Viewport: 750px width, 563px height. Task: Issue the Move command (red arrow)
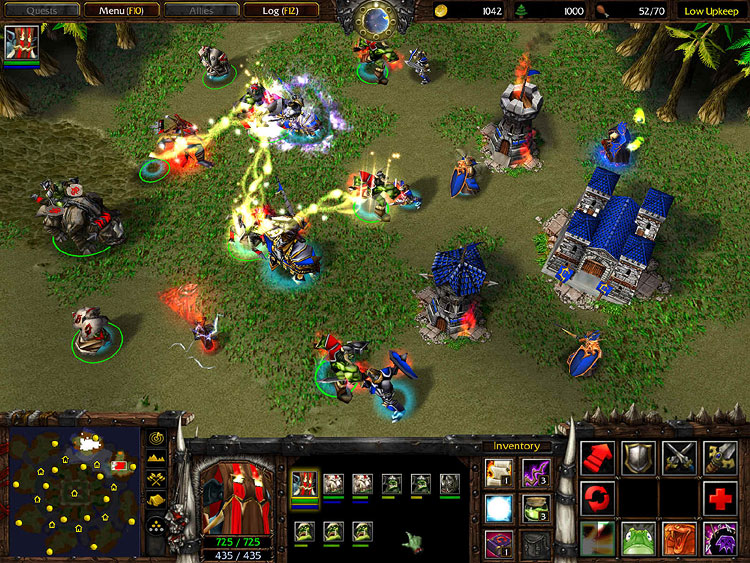[598, 458]
